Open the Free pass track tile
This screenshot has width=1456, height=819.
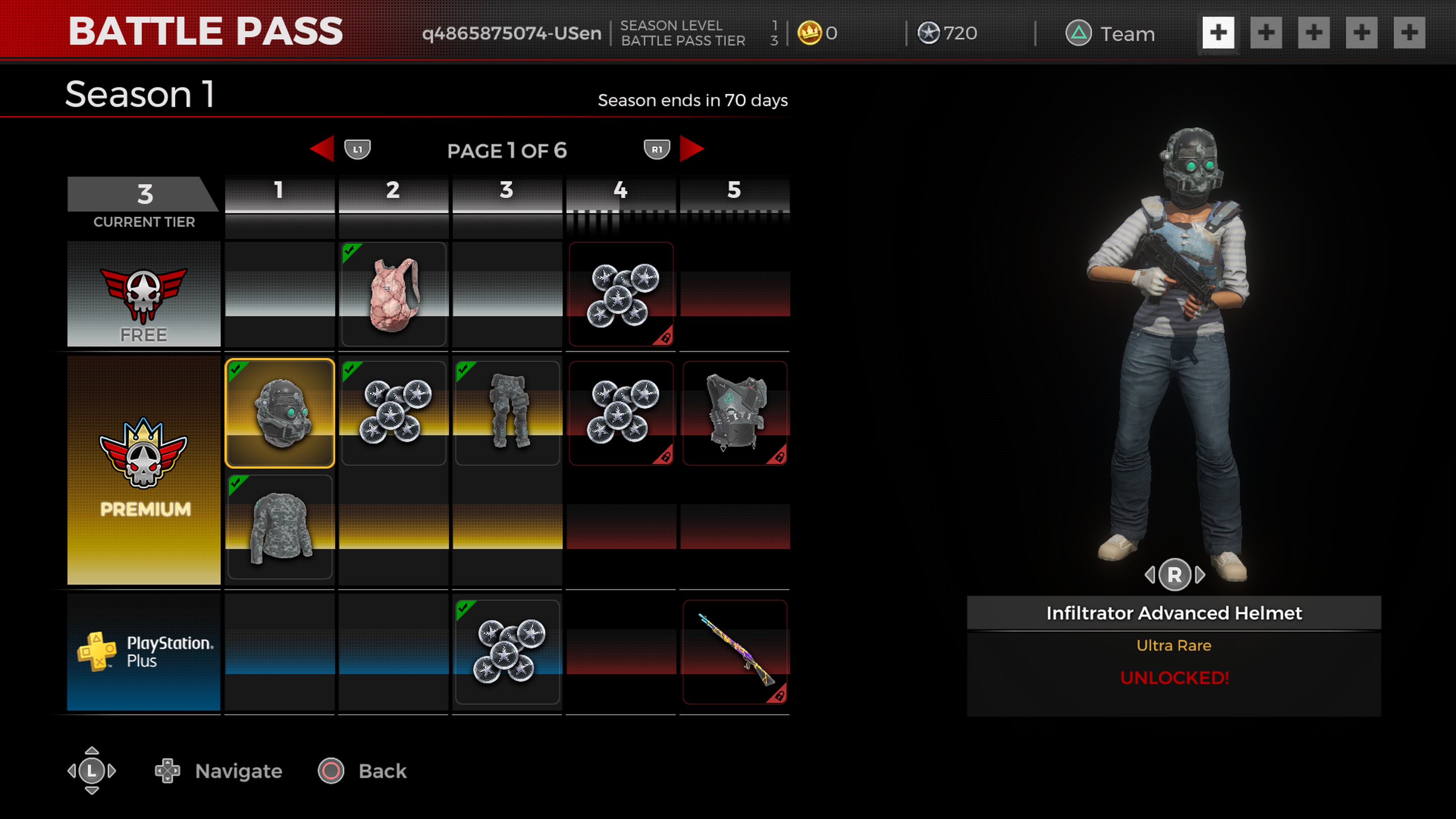tap(144, 294)
